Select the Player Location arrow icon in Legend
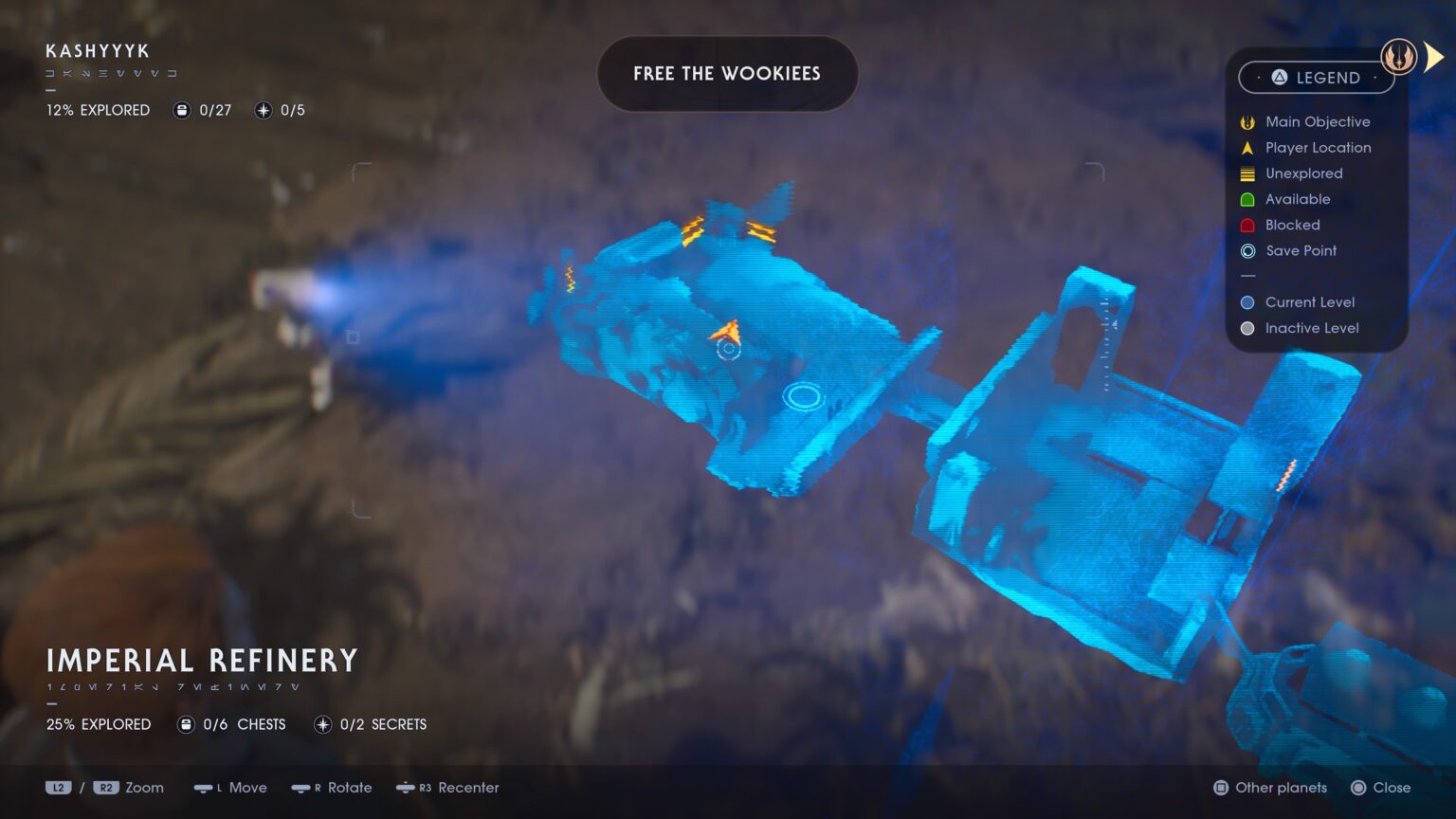 click(x=1247, y=147)
